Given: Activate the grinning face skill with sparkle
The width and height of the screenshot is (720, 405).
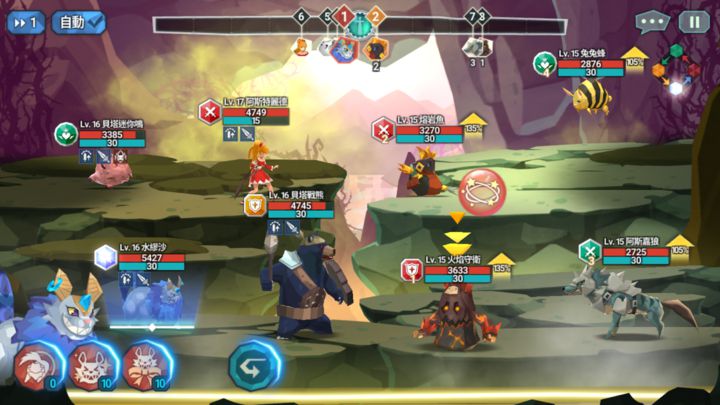Looking at the screenshot, I should 92,363.
